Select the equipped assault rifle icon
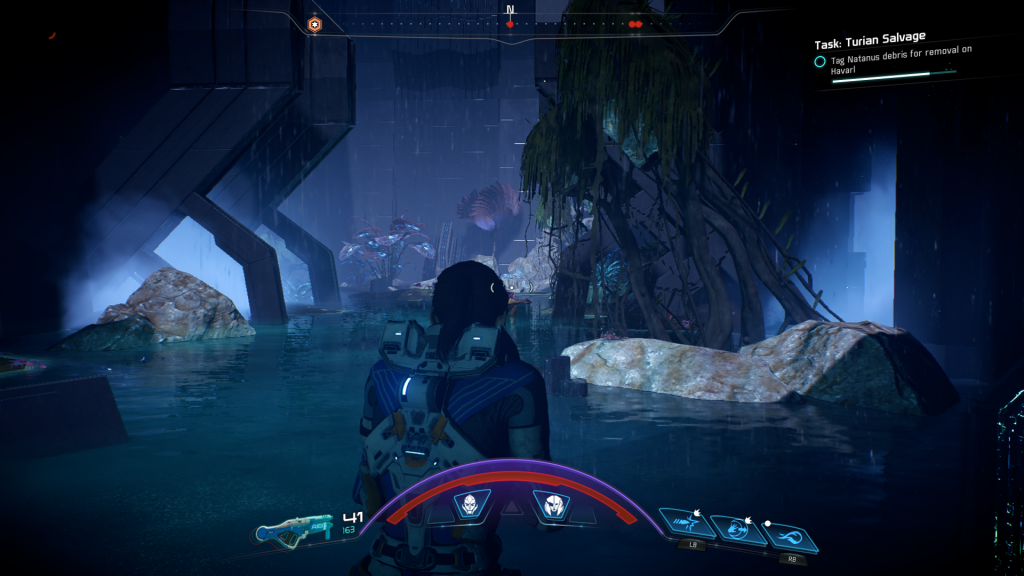Screen dimensions: 1024x576 291,531
